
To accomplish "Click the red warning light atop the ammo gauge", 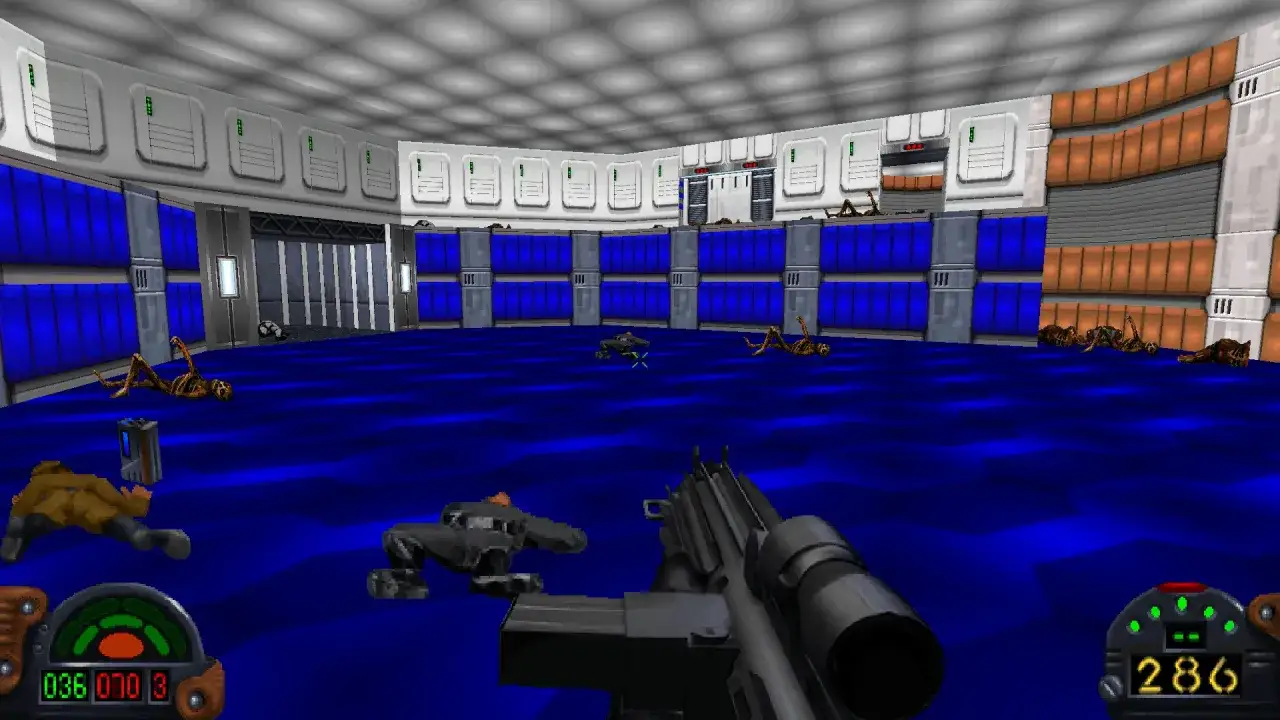I will coord(1183,587).
